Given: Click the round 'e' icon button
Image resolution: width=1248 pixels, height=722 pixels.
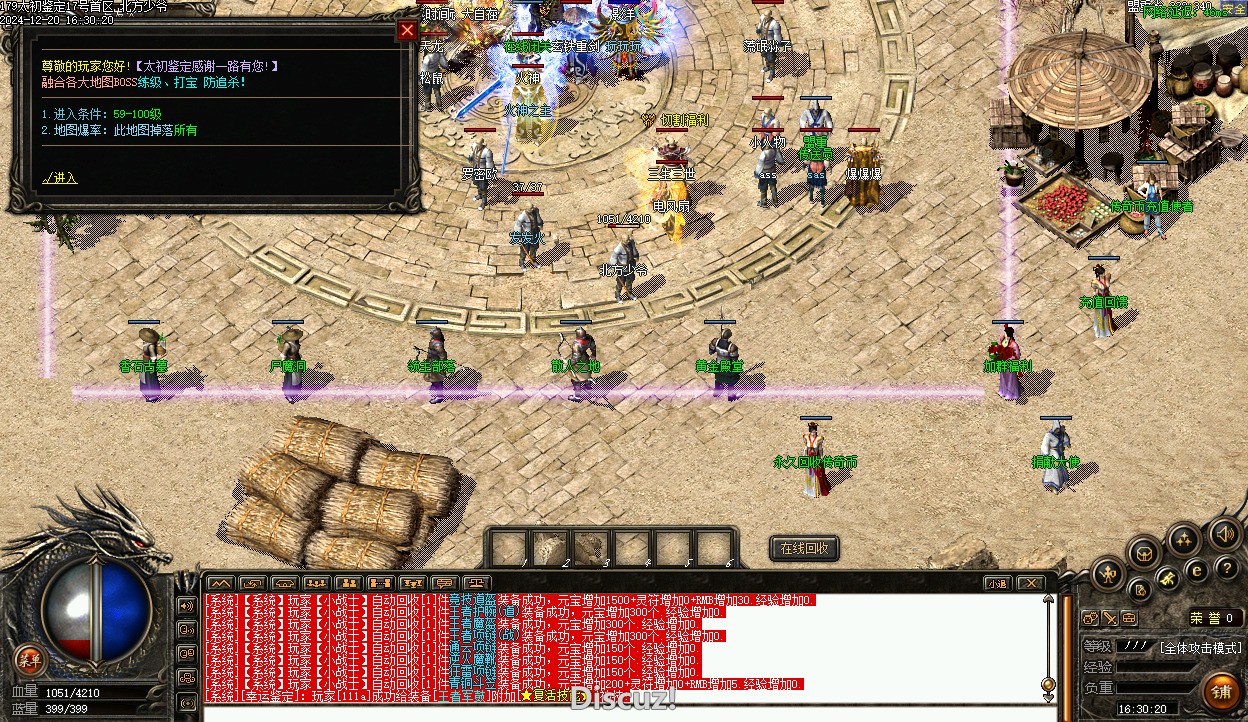Looking at the screenshot, I should (x=1196, y=571).
